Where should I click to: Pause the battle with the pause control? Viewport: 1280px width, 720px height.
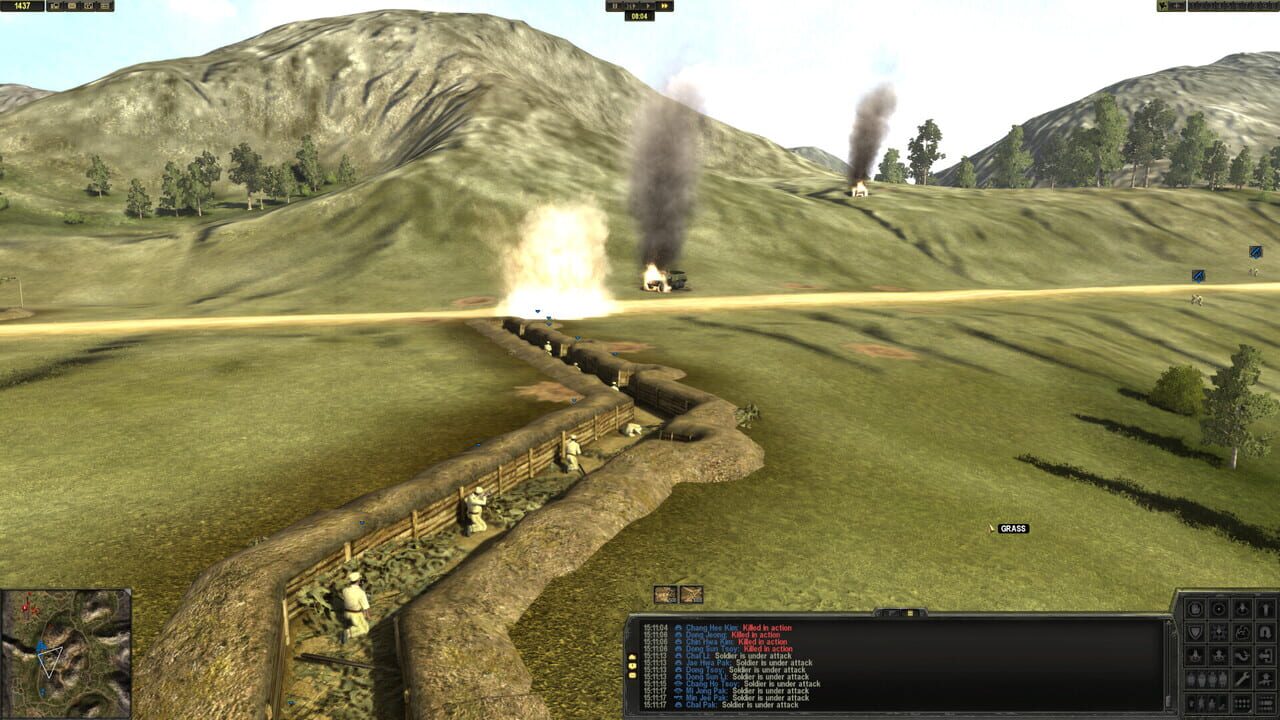click(x=615, y=6)
